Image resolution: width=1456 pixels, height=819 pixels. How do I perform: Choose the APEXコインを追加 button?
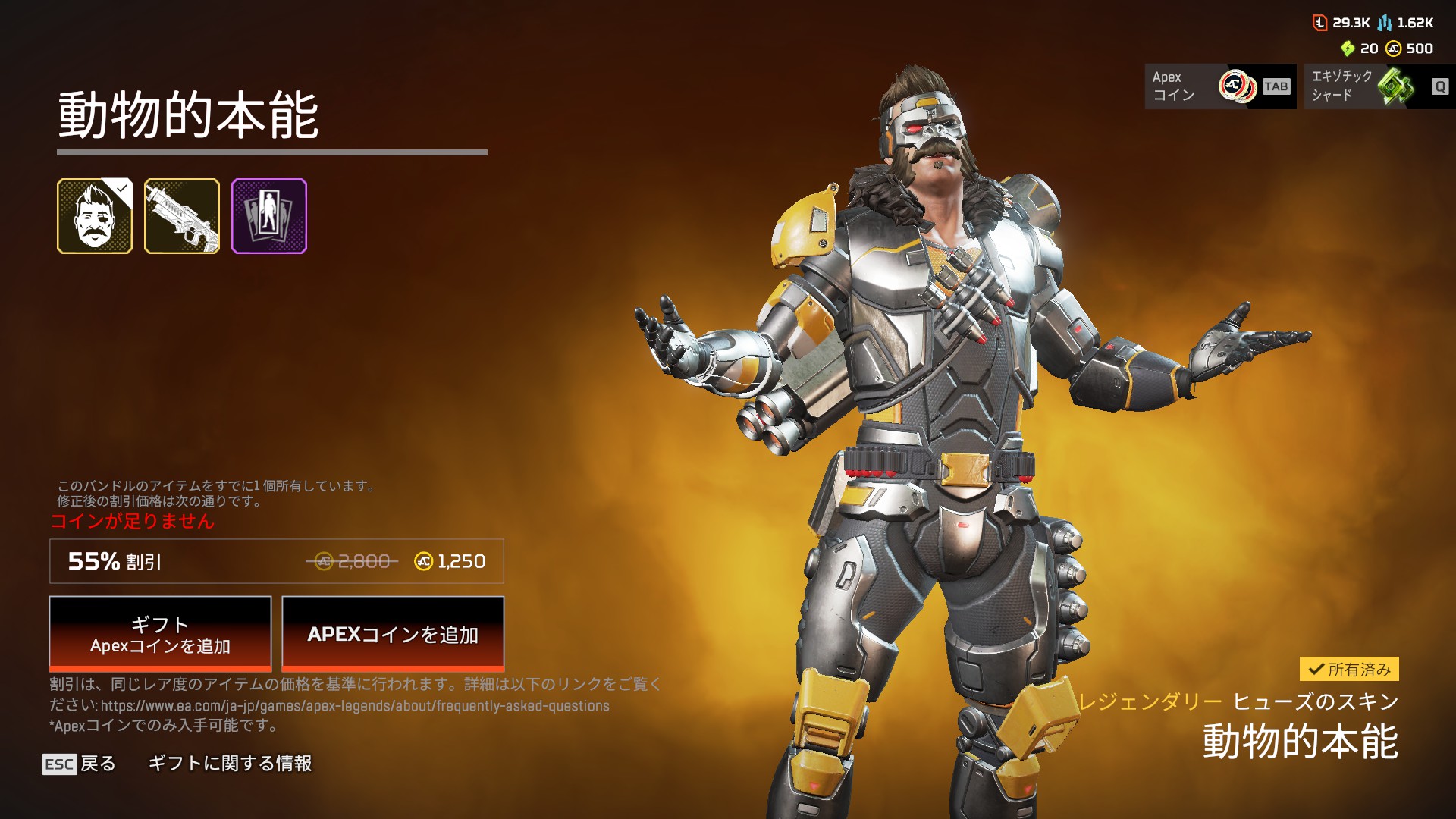pos(393,633)
